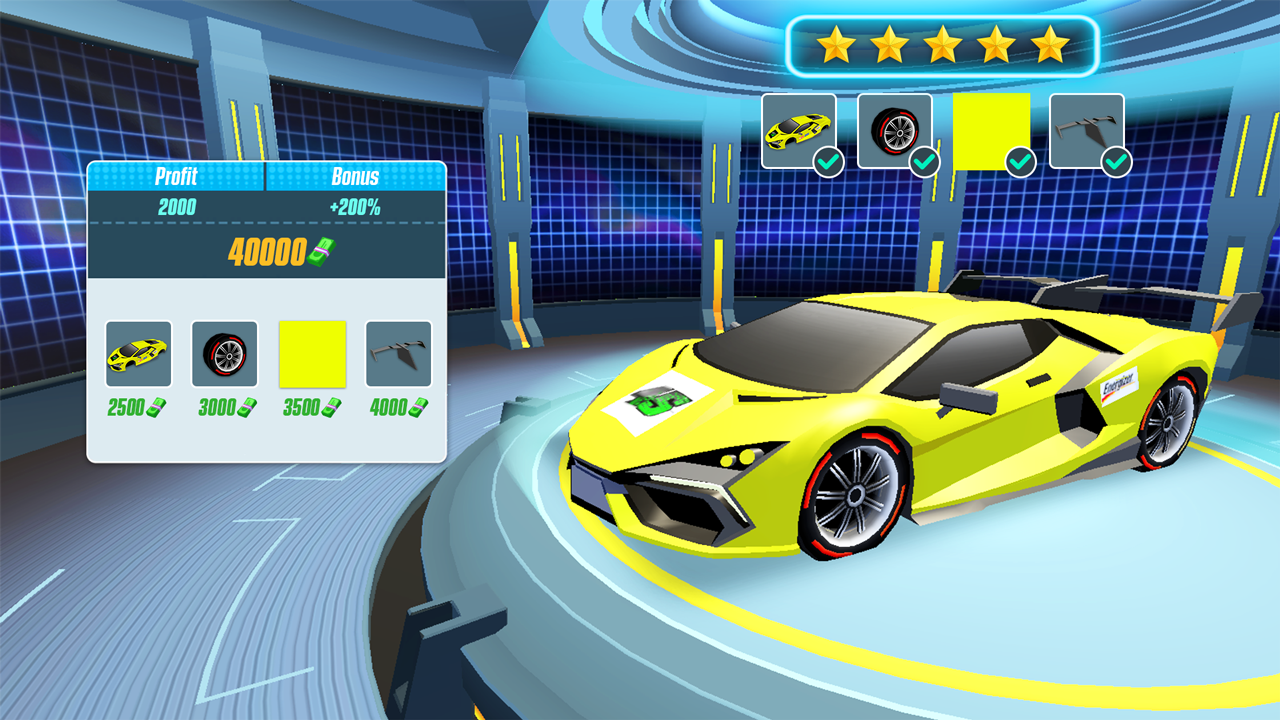Switch to the Bonus tab

point(356,177)
